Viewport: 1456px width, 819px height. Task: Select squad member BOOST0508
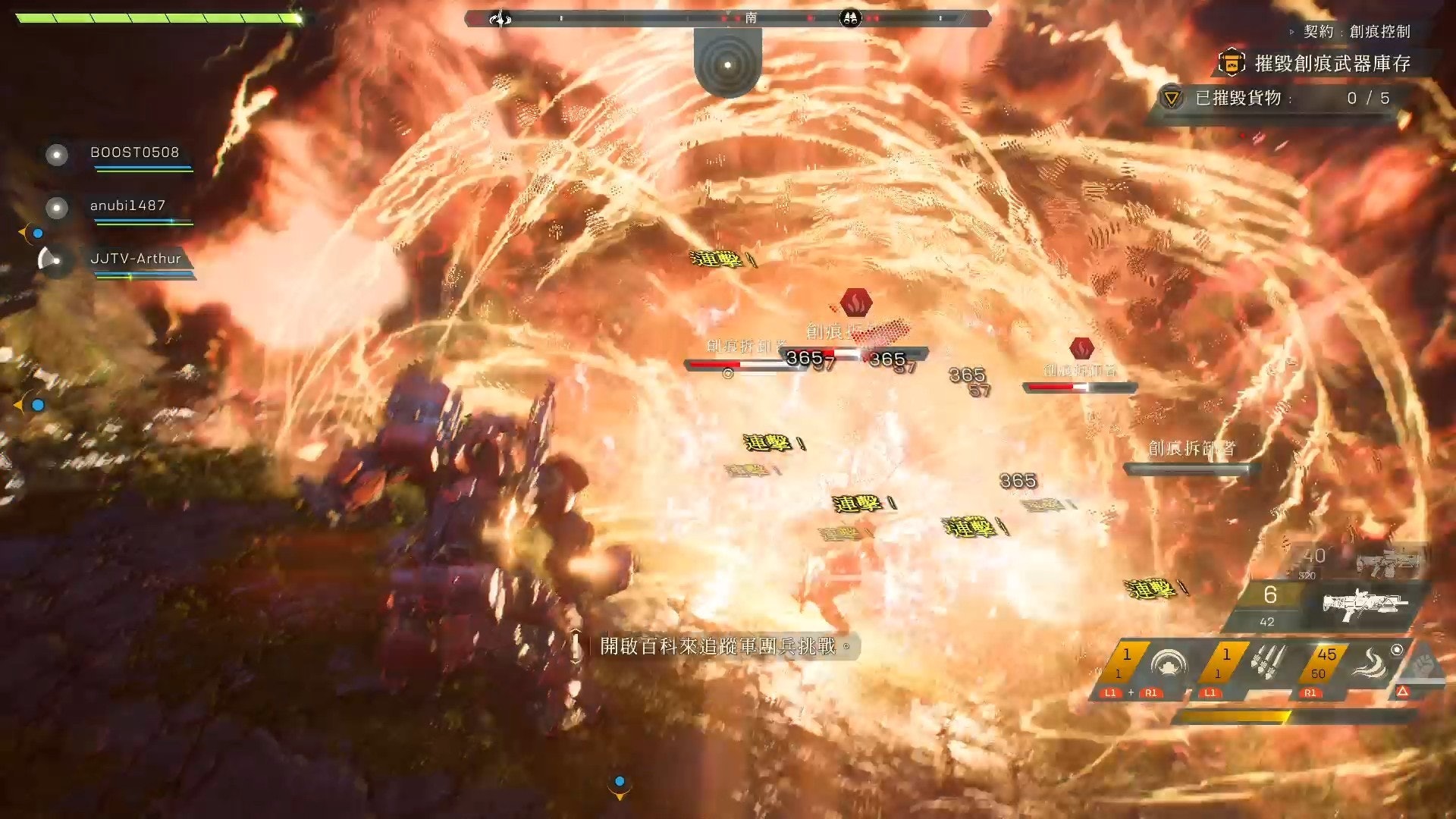coord(134,152)
